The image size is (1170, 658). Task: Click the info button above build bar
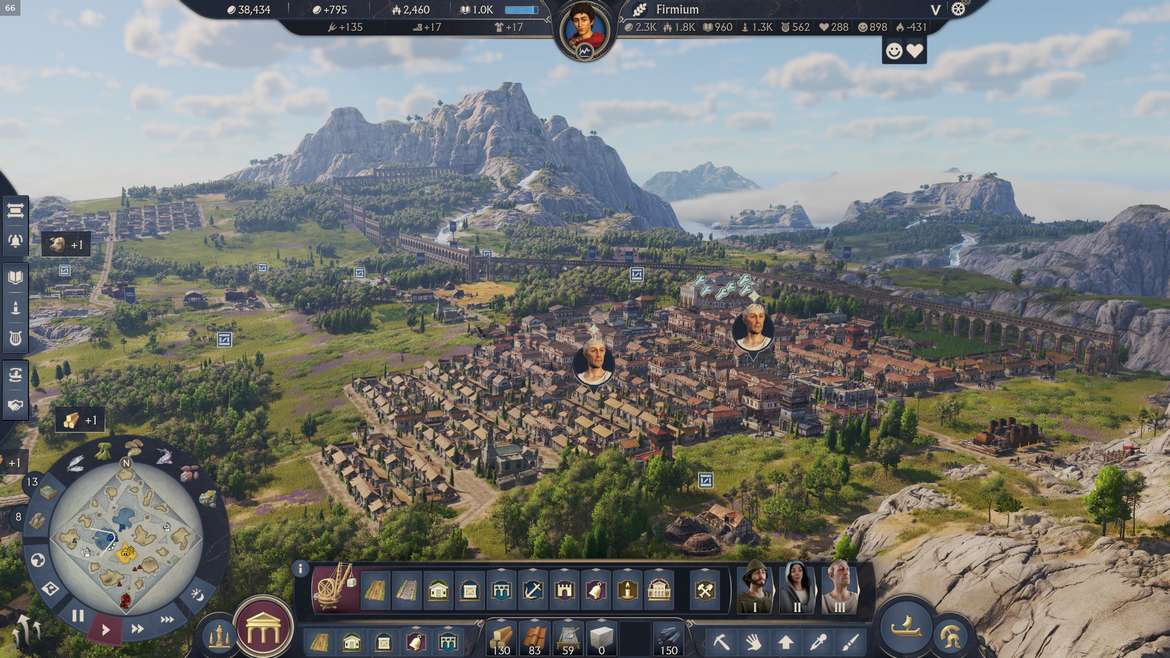coord(300,568)
